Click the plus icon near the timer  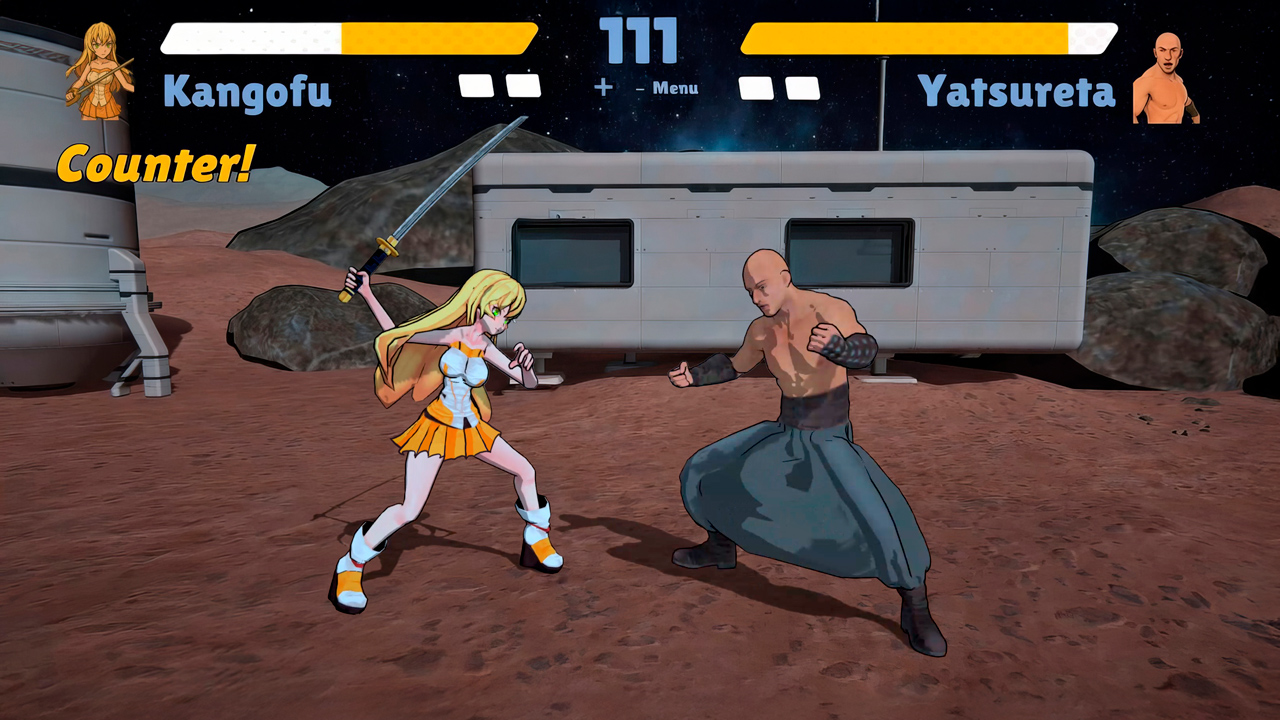coord(603,88)
